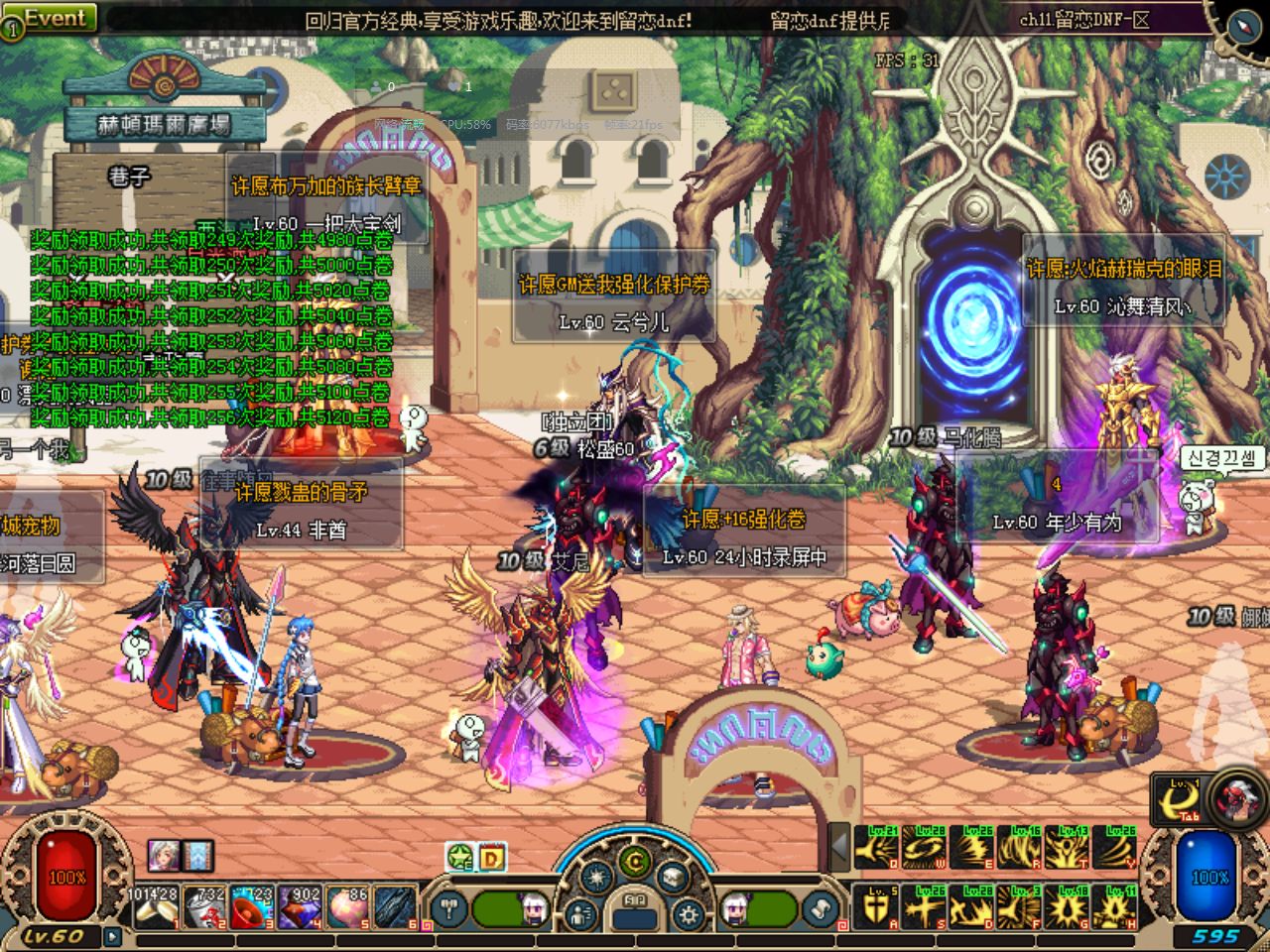Click the green star icon
The height and width of the screenshot is (952, 1270).
click(460, 858)
